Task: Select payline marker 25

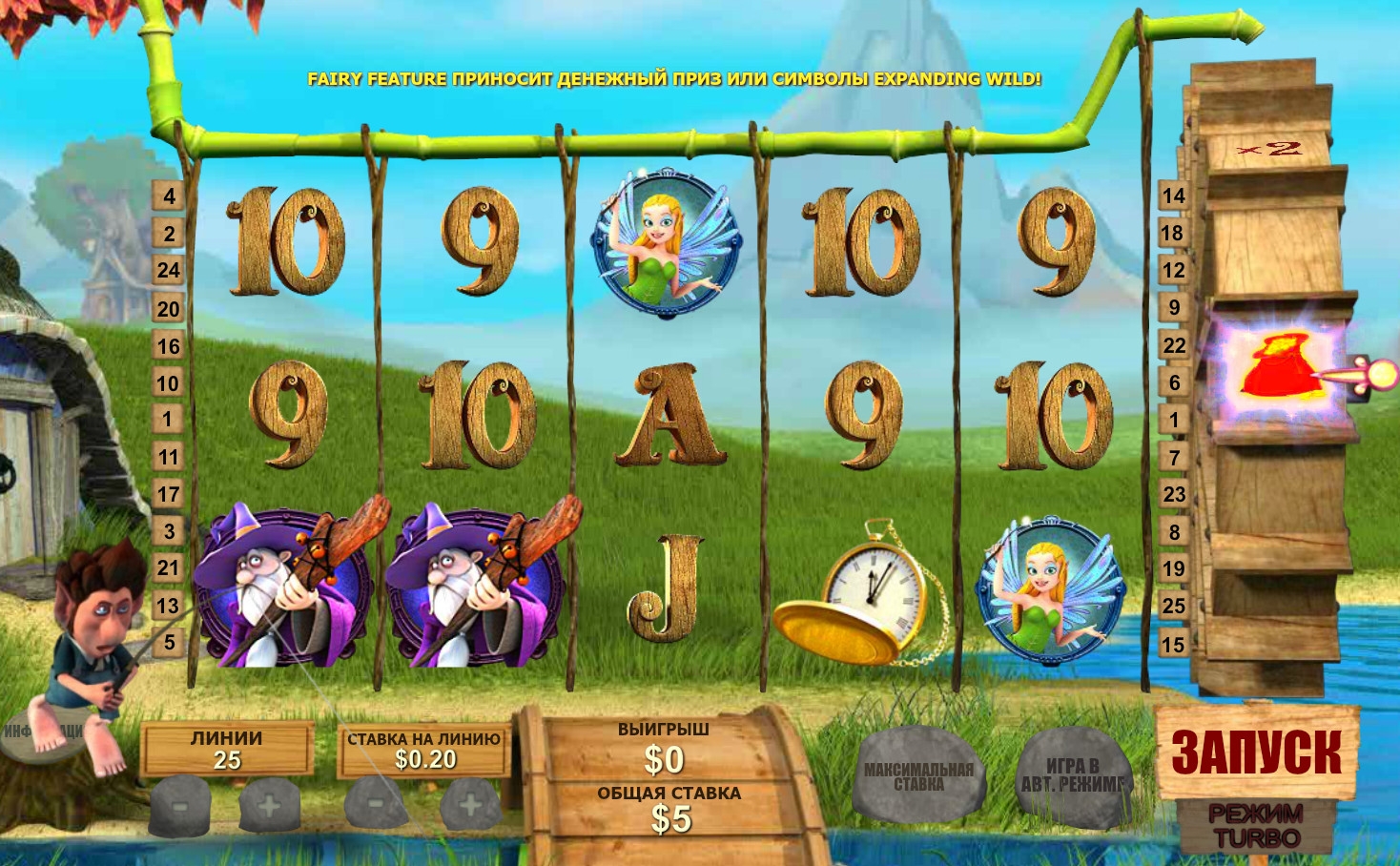Action: point(1173,606)
